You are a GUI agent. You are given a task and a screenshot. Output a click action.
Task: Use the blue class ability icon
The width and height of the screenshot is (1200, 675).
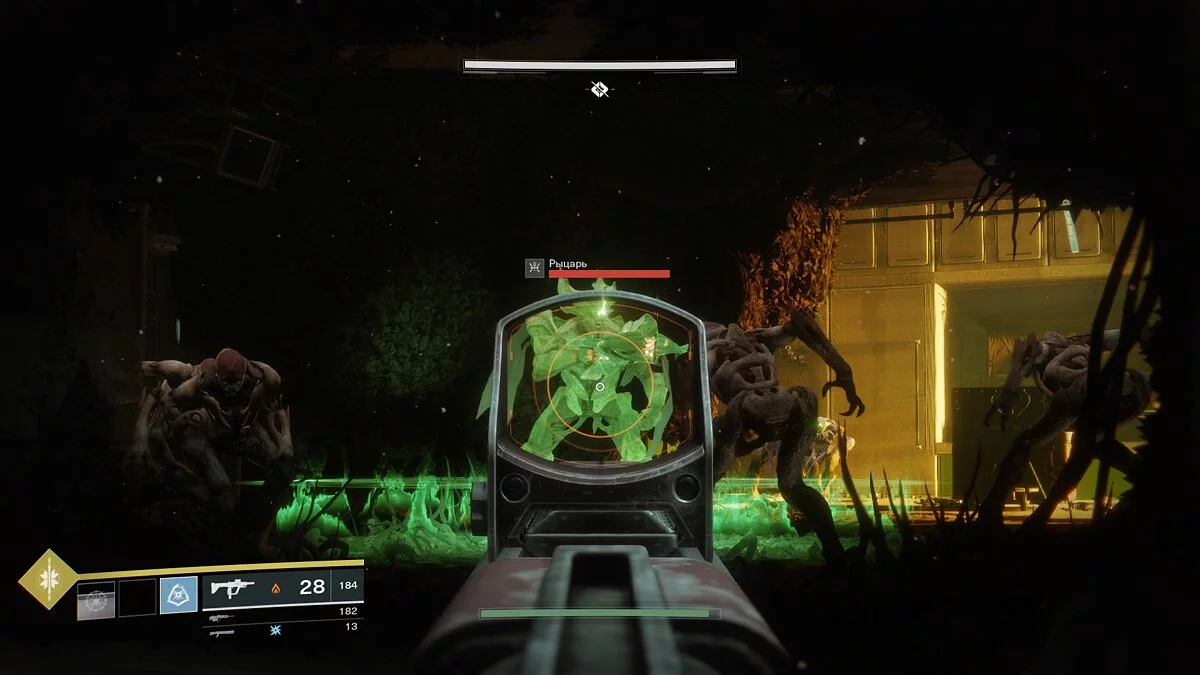178,597
